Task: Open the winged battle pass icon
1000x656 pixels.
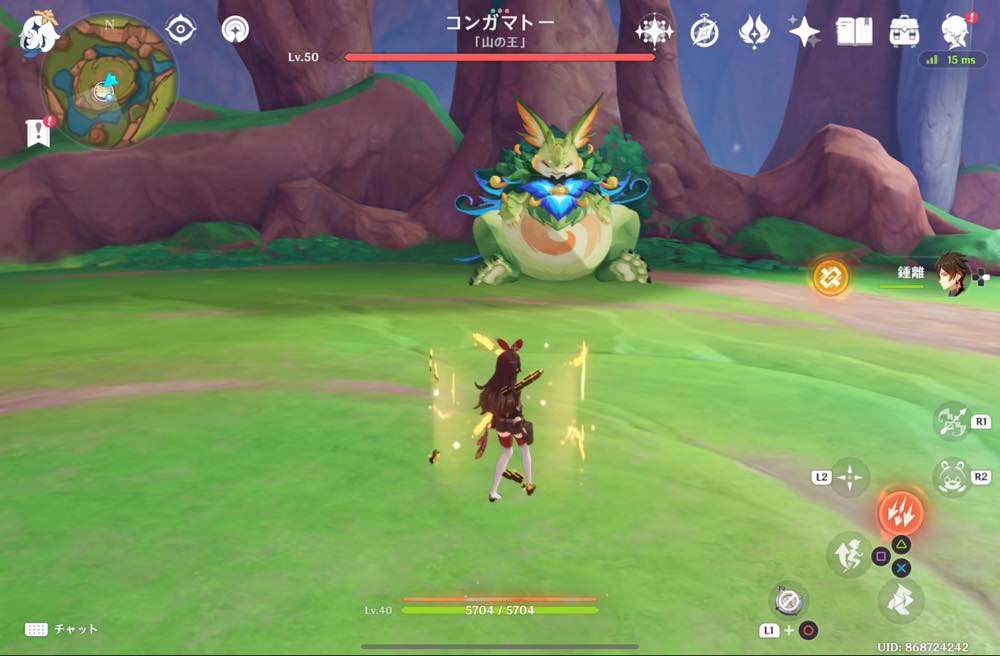Action: coord(753,32)
